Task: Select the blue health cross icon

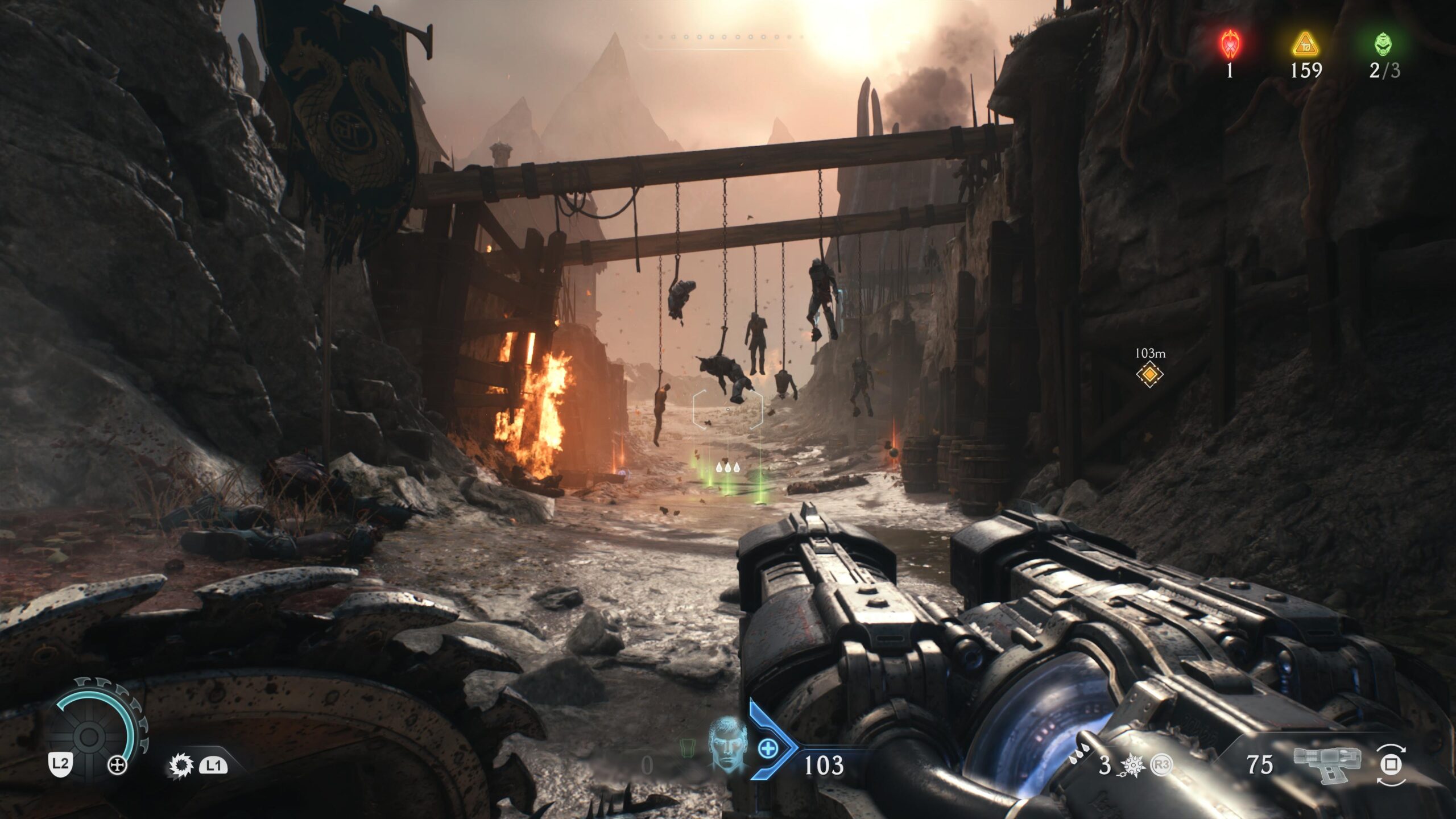Action: (x=768, y=748)
